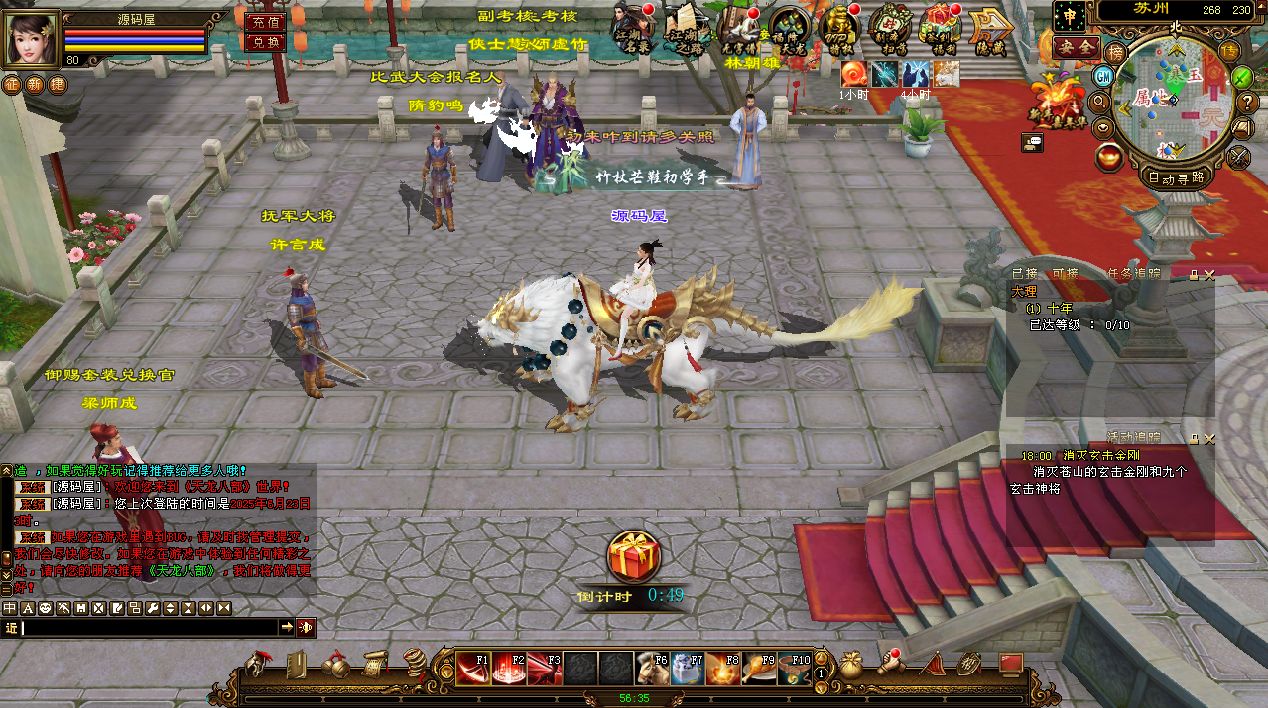Activate the 自动寻路 auto-pathfinding button
This screenshot has height=708, width=1268.
click(x=1176, y=178)
